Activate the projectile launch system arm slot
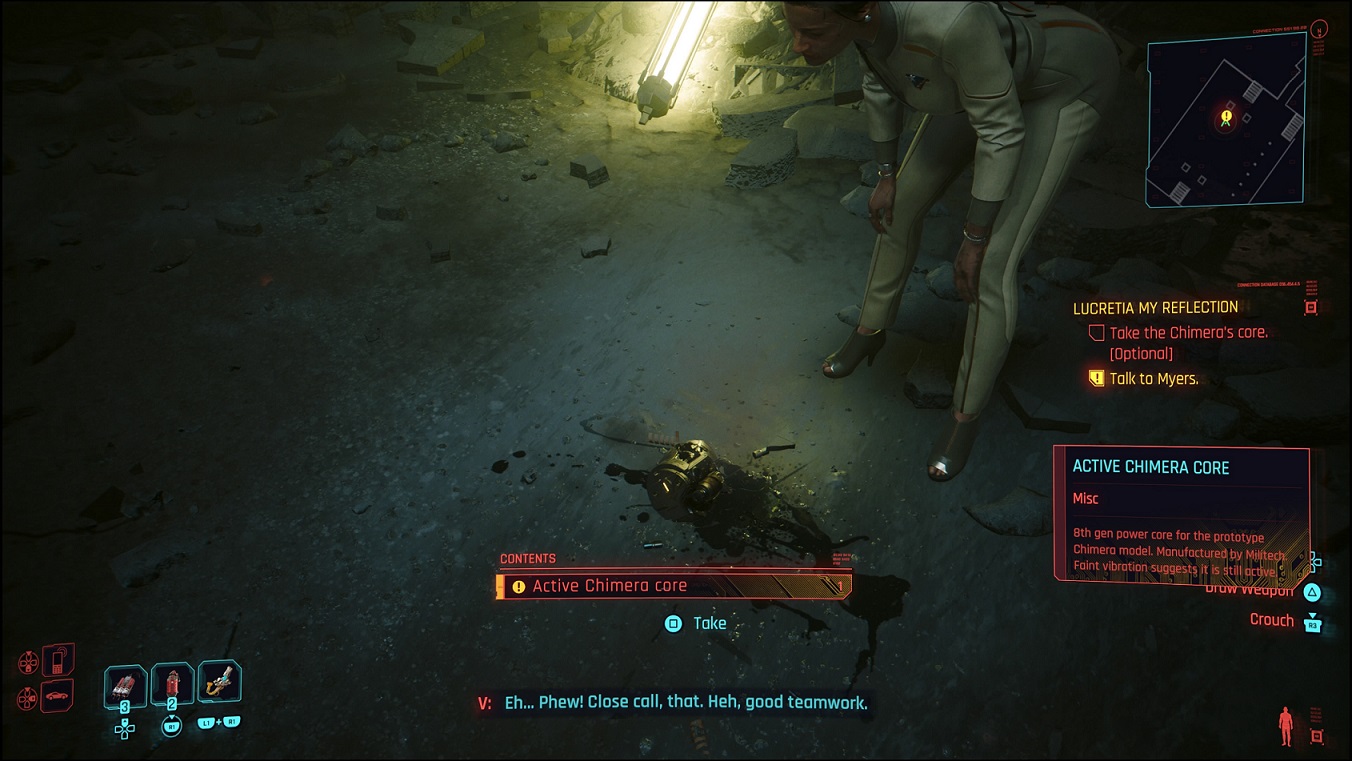Screen dimensions: 1352x761 [219, 683]
